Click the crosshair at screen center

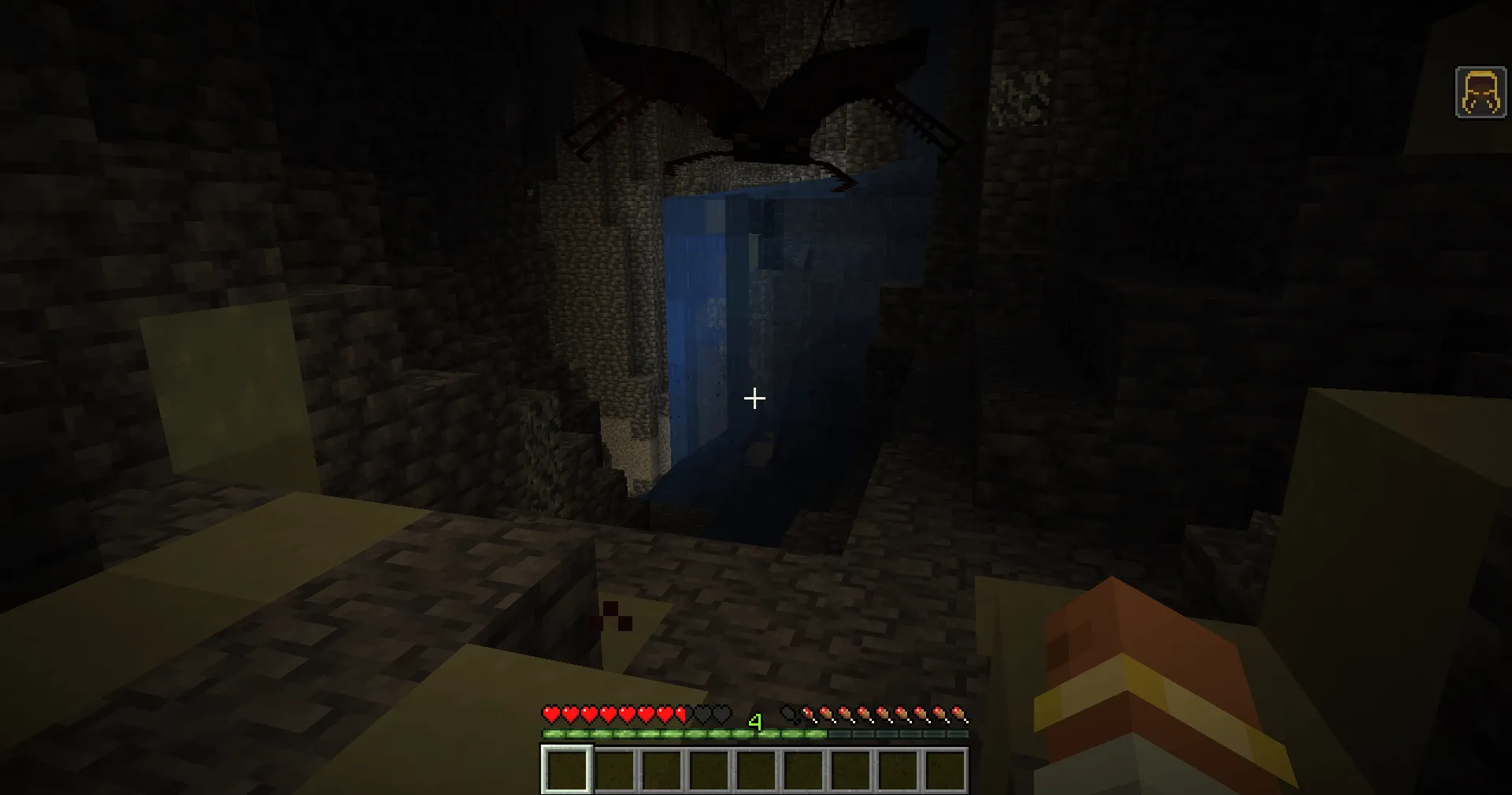coord(754,398)
